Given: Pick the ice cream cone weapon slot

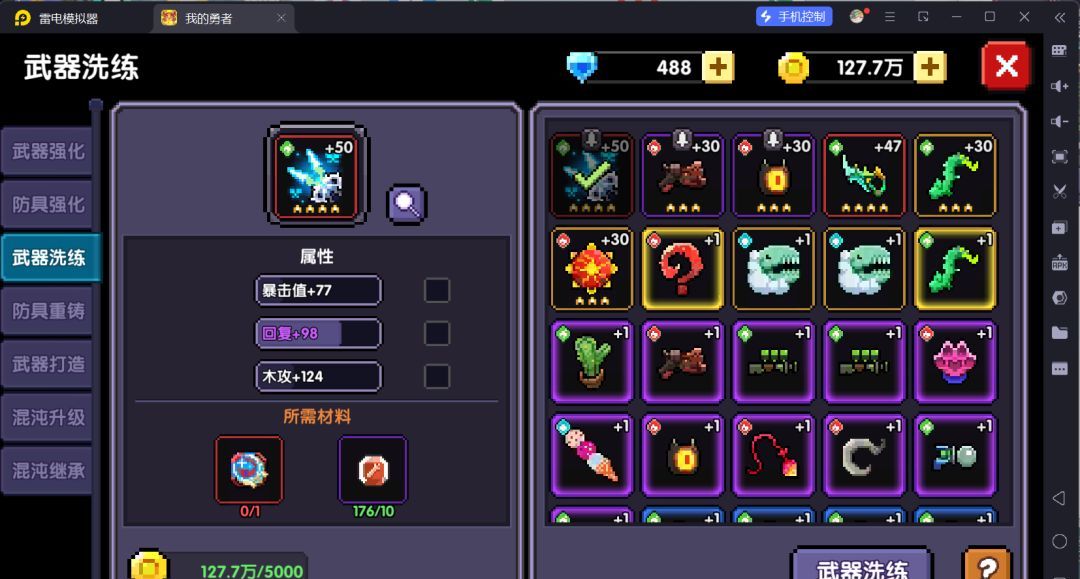Looking at the screenshot, I should click(x=591, y=454).
